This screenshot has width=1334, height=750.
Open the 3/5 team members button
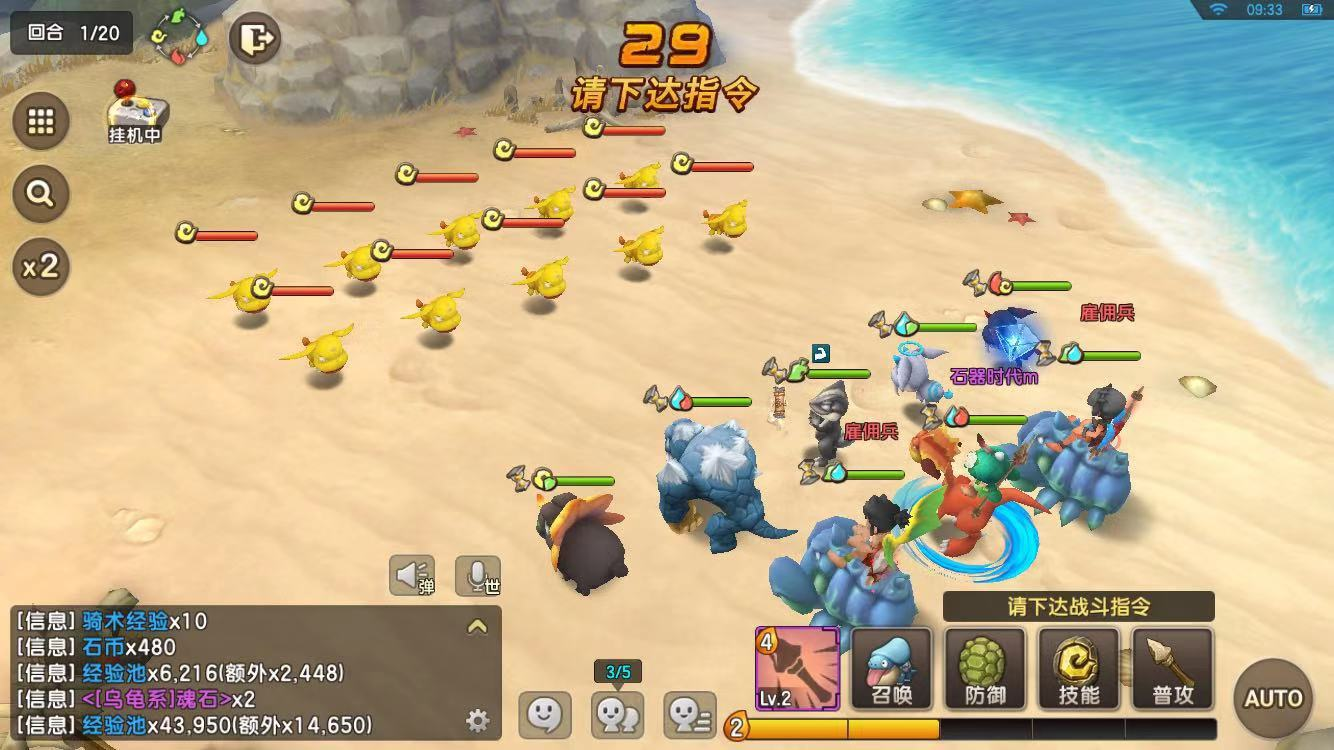coord(617,714)
